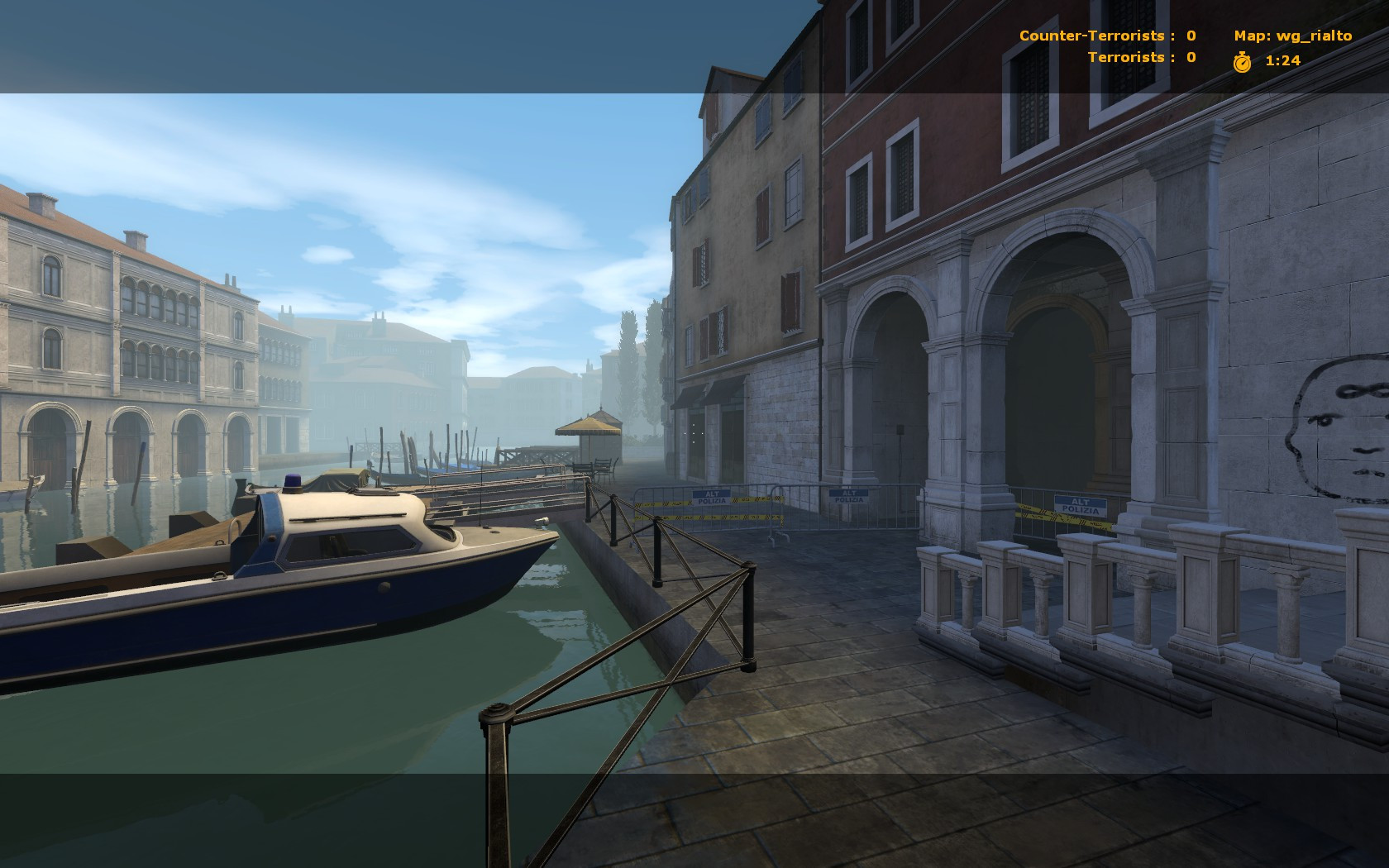This screenshot has width=1389, height=868.
Task: Select the speaker mounted on the black pole
Action: tap(899, 430)
